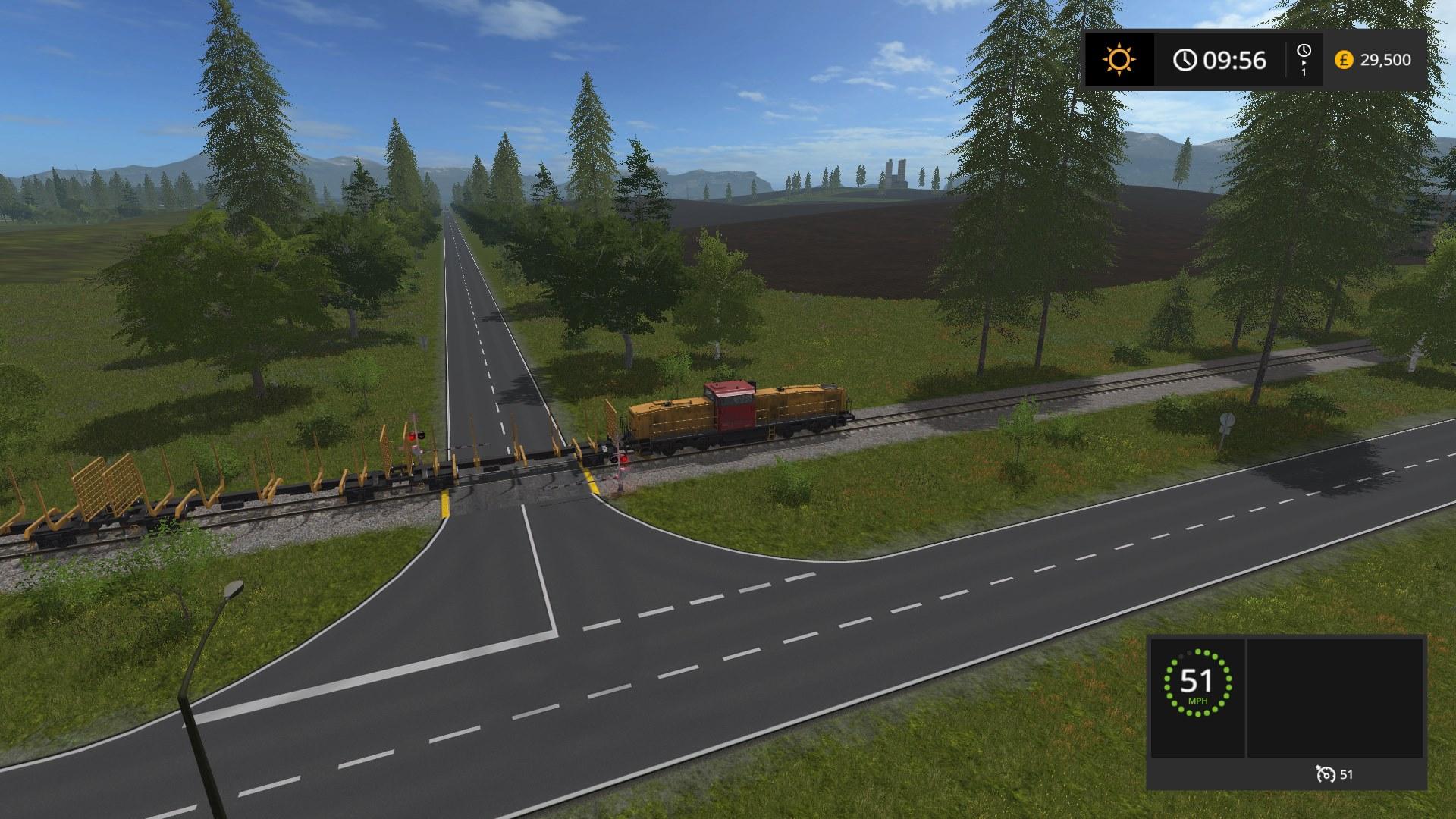Select the time scale clock icon
The image size is (1456, 819).
pos(1303,52)
